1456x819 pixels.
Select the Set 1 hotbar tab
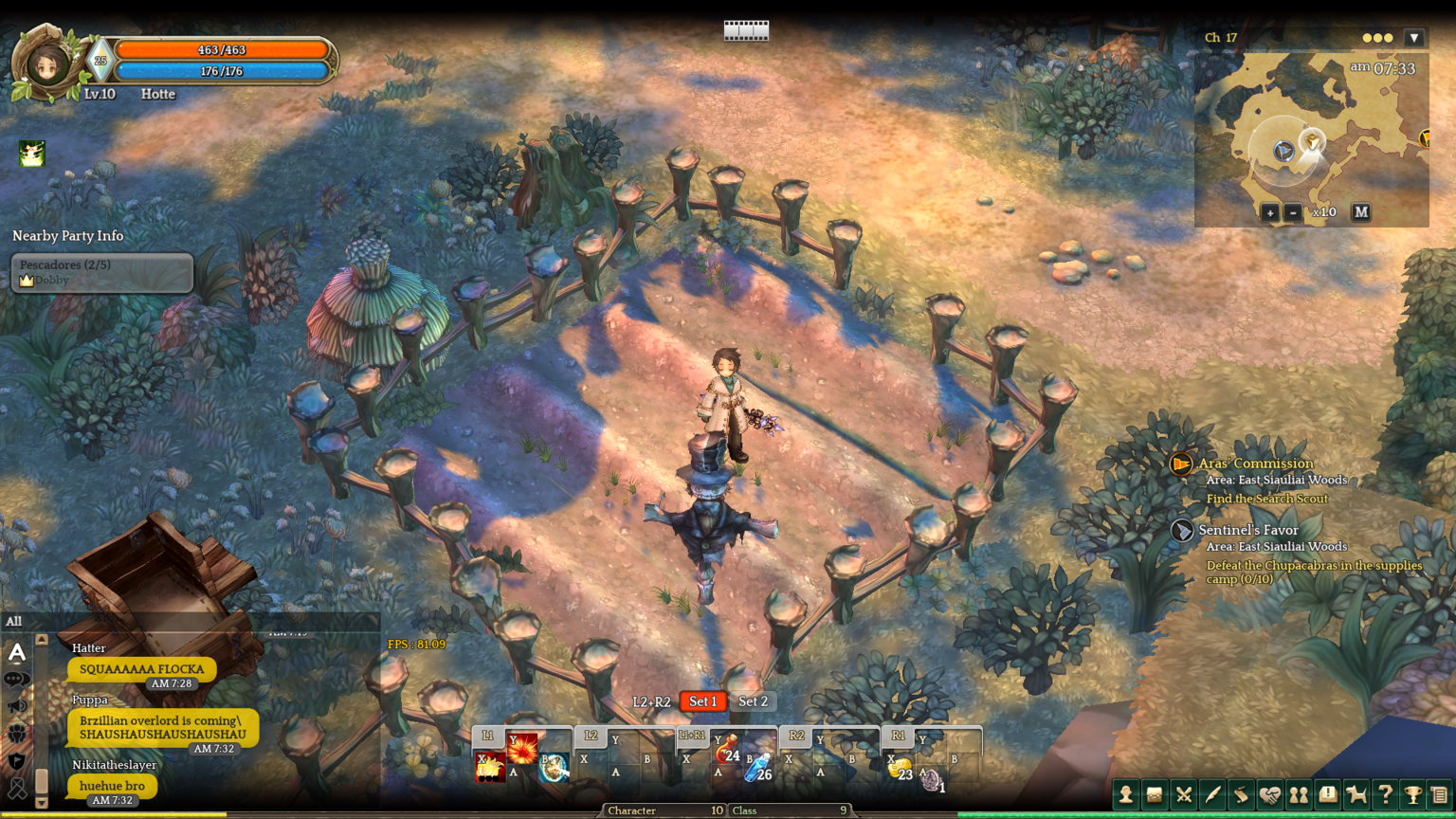coord(702,701)
